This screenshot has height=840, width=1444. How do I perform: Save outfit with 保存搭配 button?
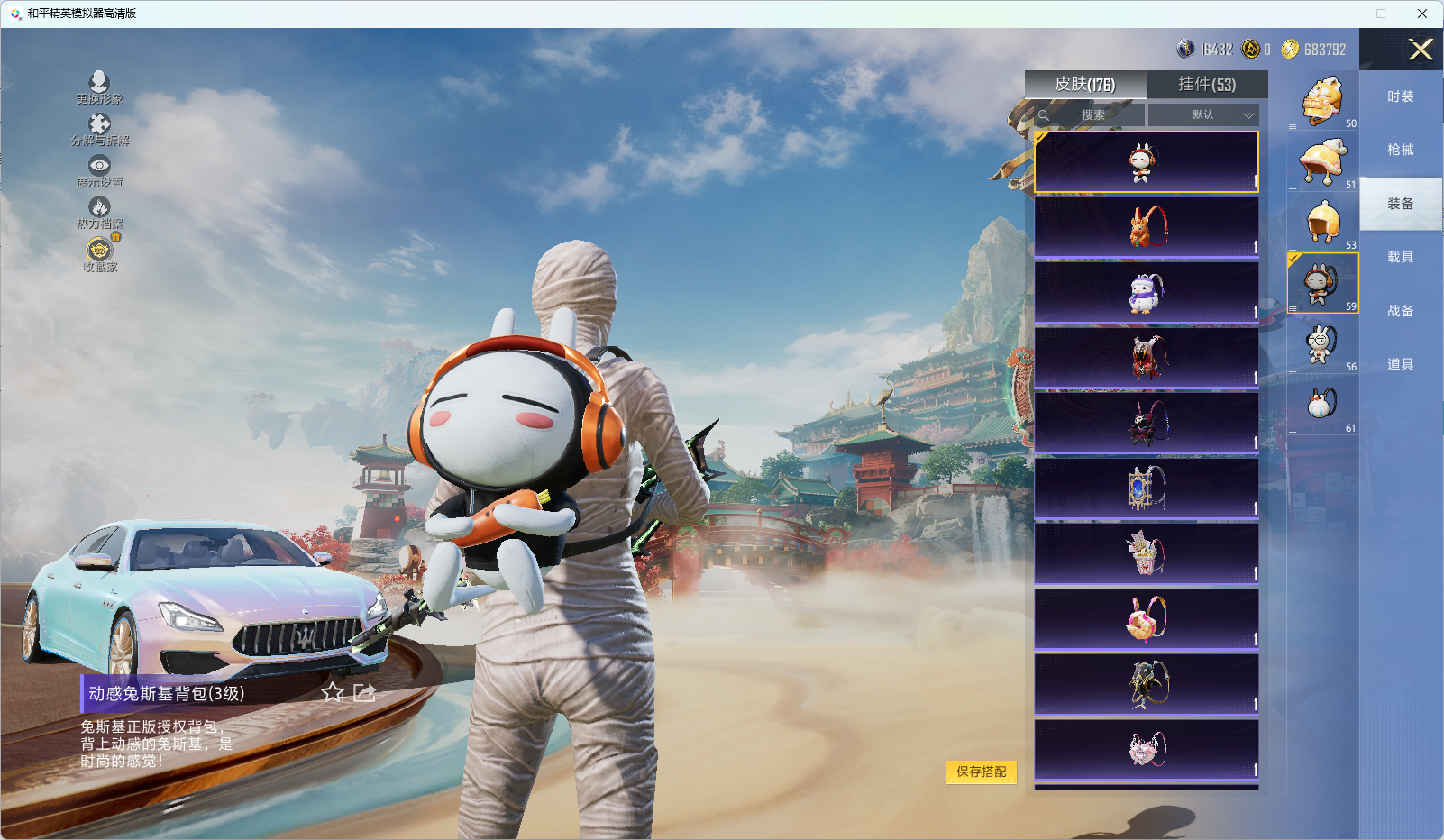pyautogui.click(x=981, y=772)
